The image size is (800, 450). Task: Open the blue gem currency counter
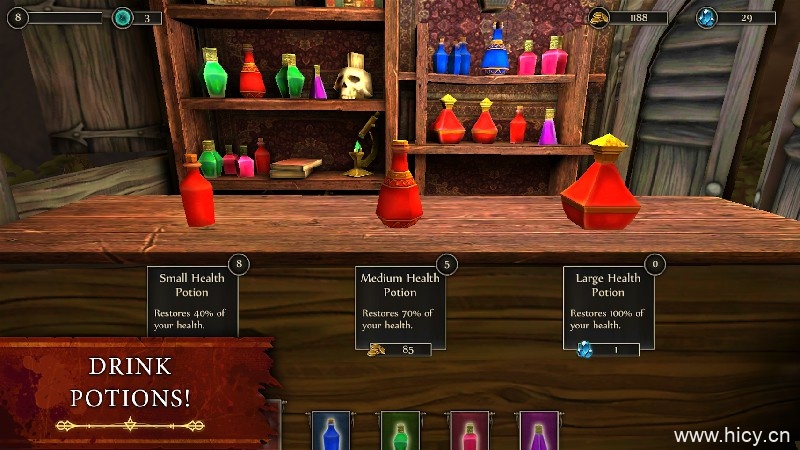(x=736, y=18)
